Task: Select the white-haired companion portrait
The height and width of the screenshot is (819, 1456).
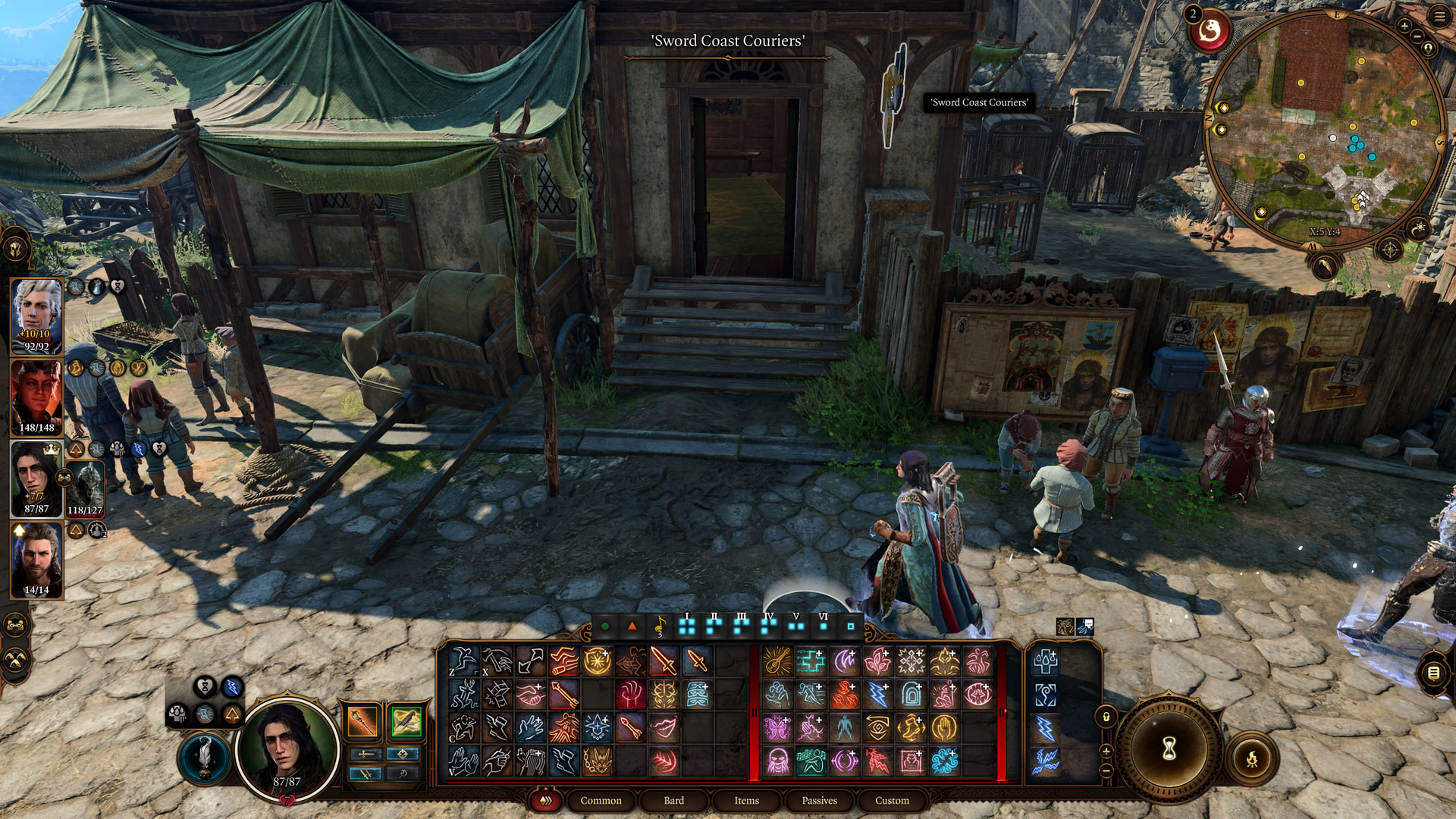Action: tap(36, 315)
